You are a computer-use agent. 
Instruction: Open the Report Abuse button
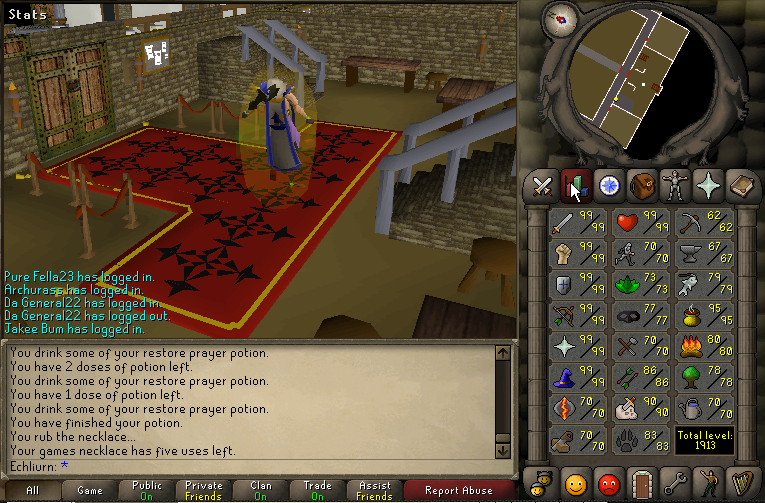[x=459, y=490]
